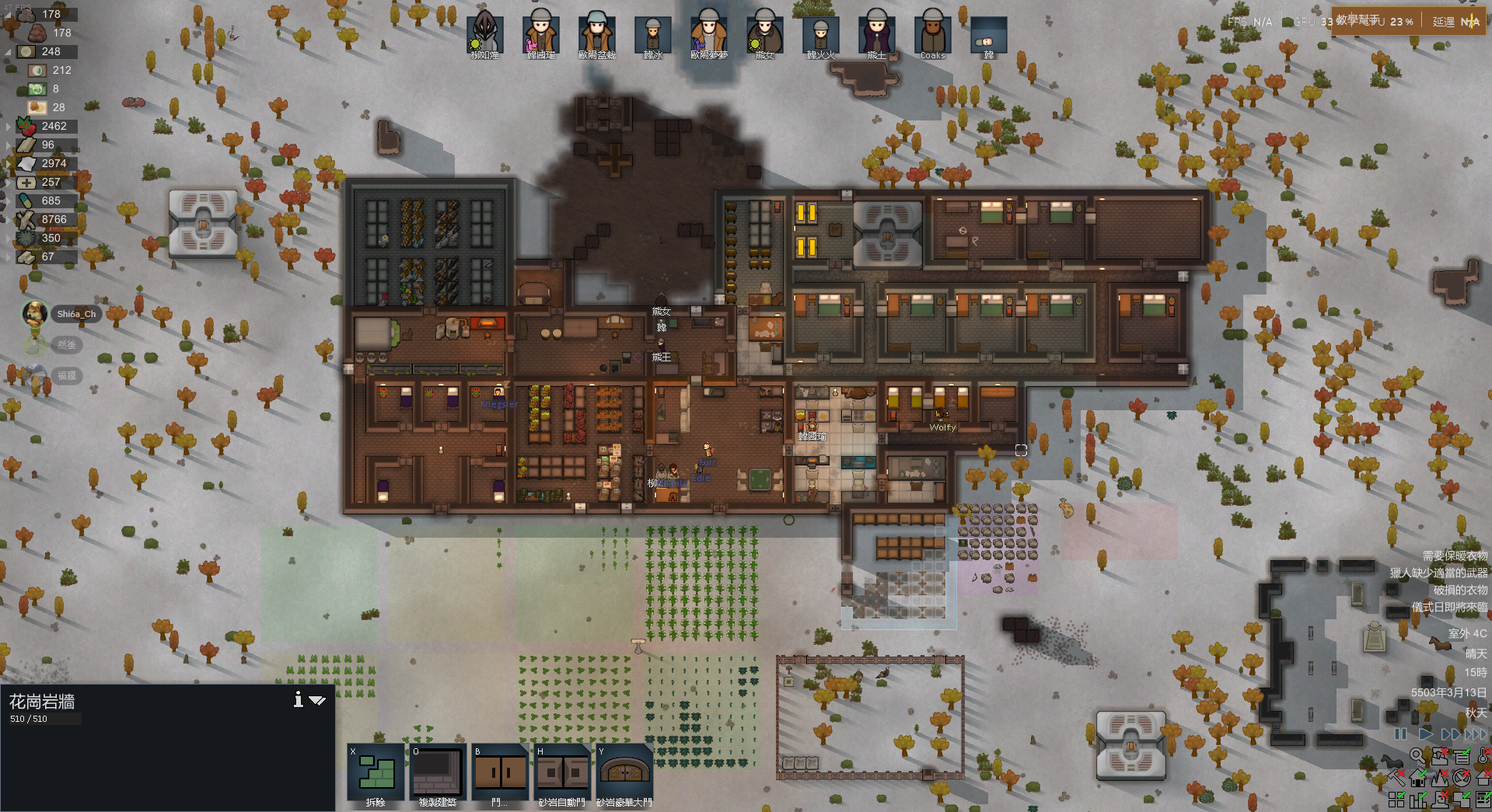View the 獵人缺少適當的武器 hunter weapon alert

1438,573
